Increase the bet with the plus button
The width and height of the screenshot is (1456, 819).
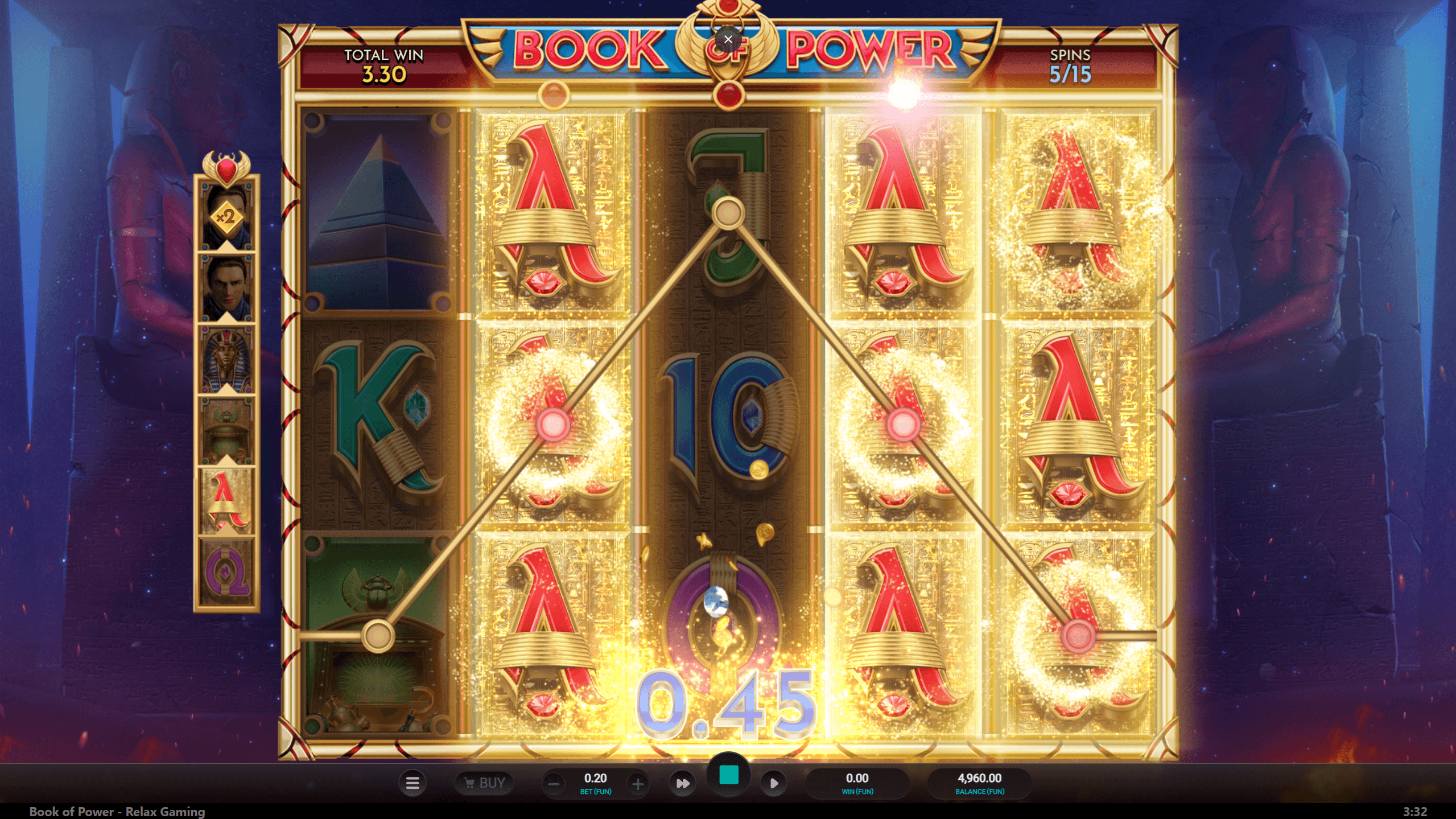pos(638,784)
